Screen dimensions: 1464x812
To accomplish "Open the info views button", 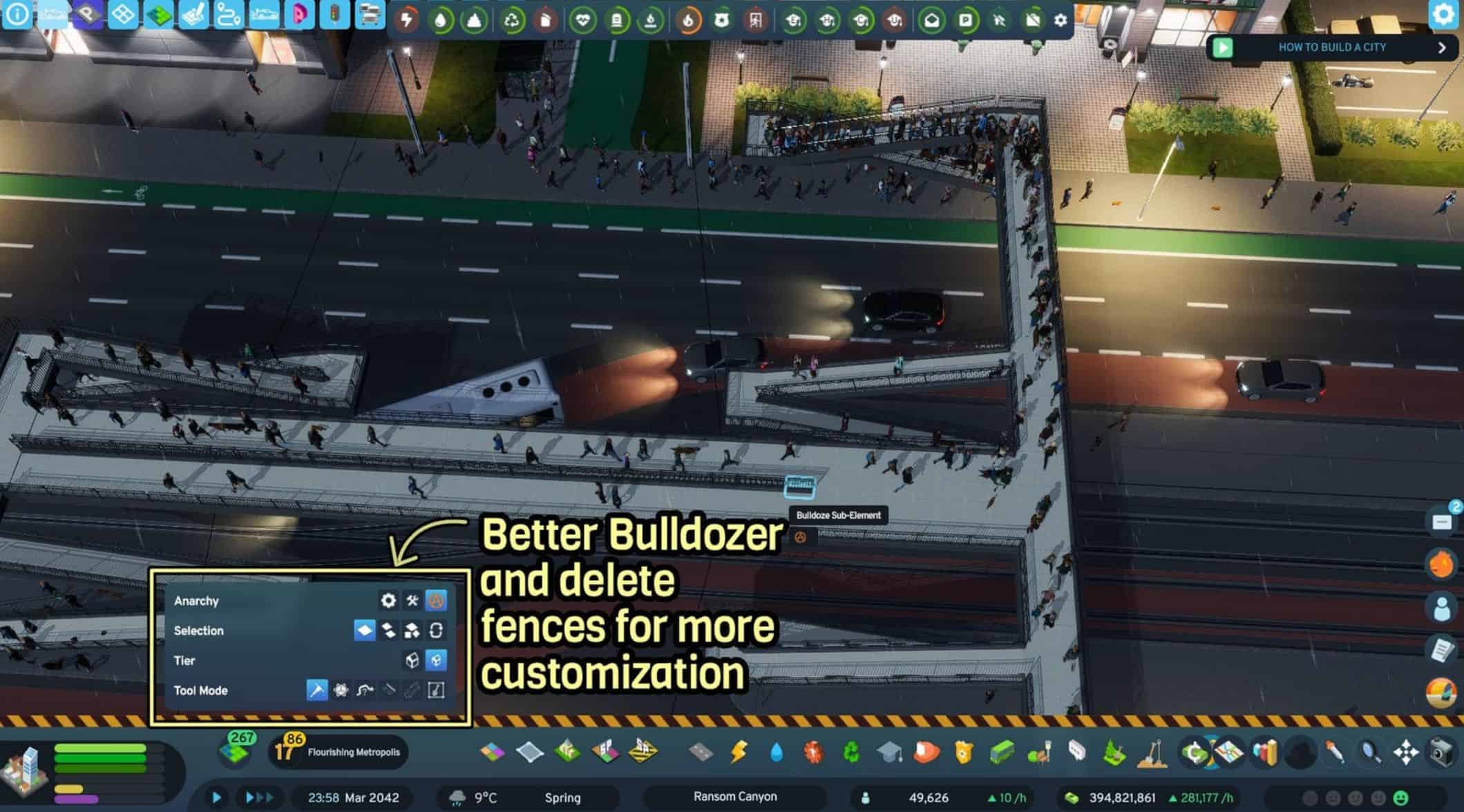I will pos(17,14).
